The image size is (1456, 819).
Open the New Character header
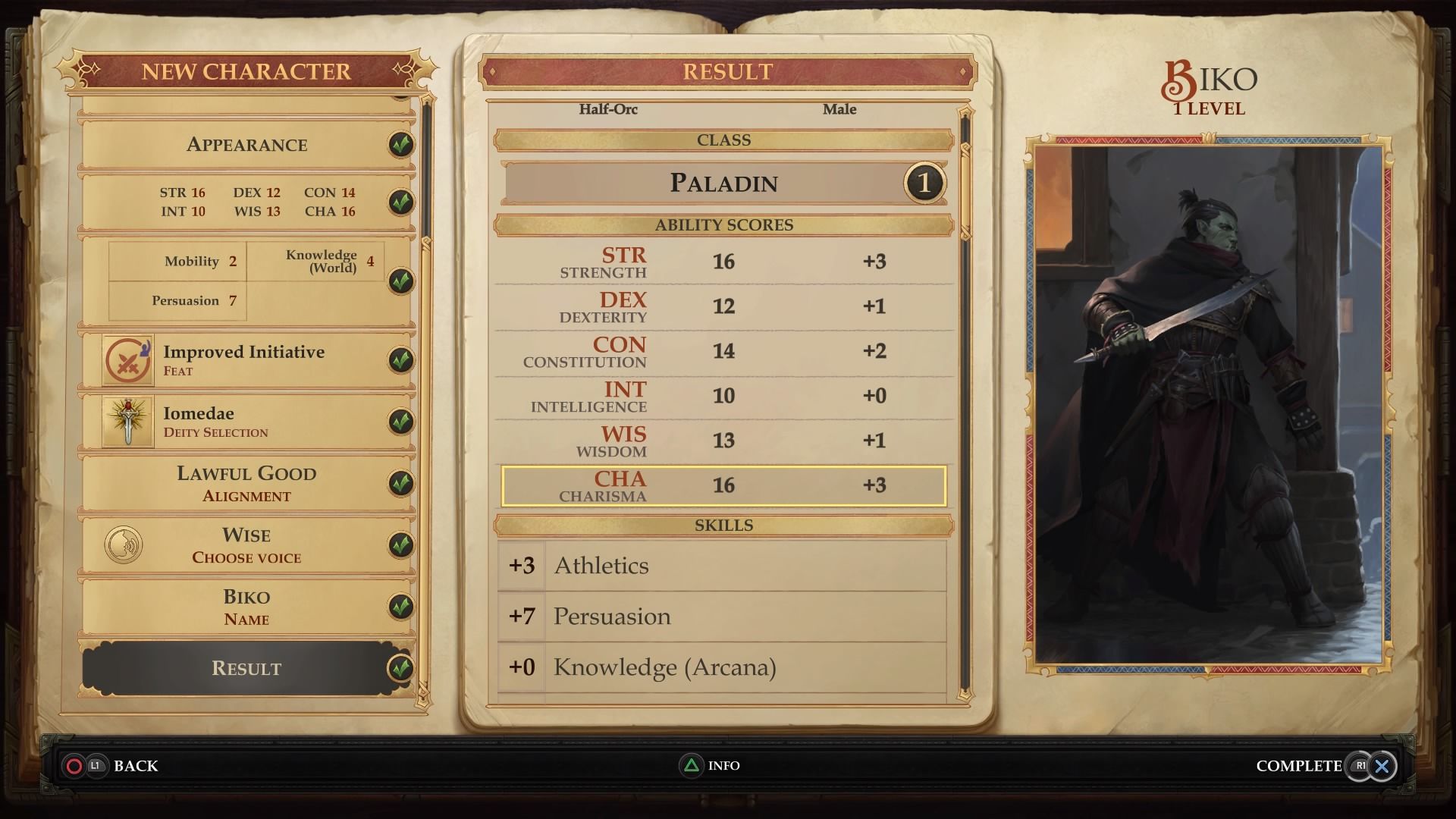(x=245, y=71)
